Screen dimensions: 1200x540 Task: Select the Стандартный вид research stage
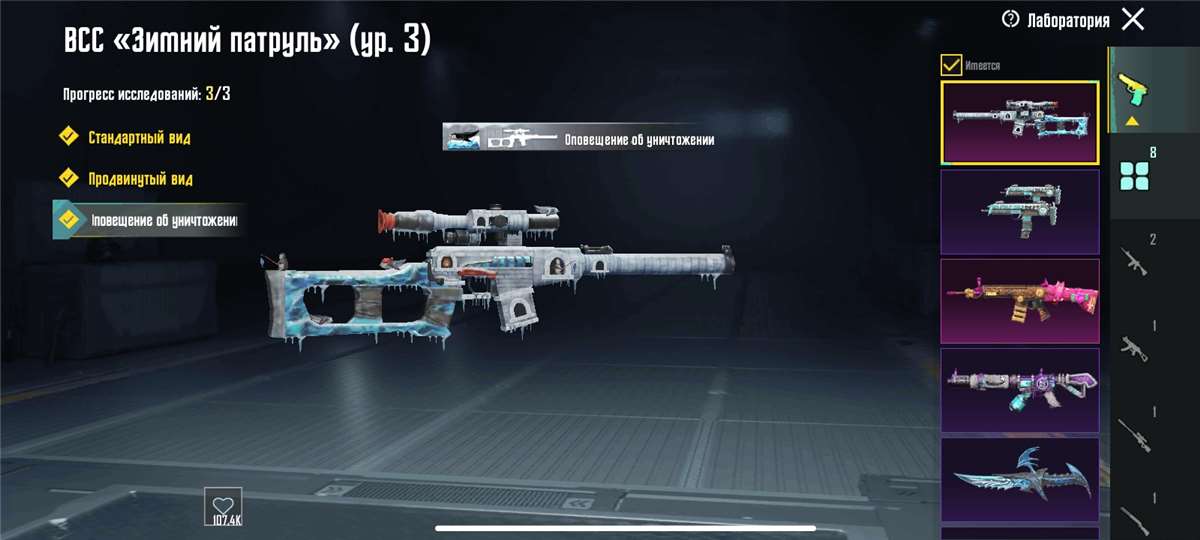tap(139, 137)
